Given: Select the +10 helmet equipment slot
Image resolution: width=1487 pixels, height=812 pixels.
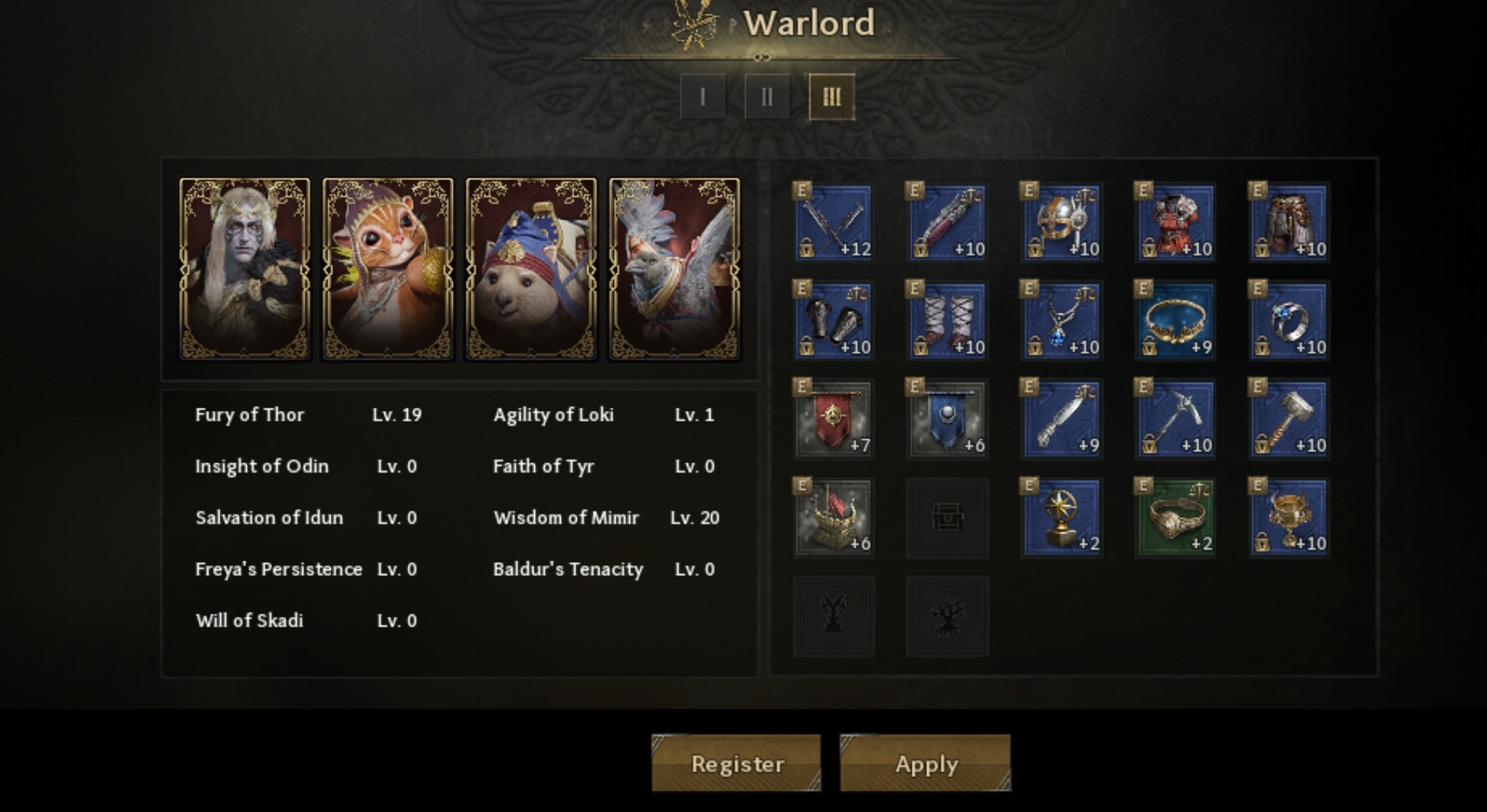Looking at the screenshot, I should 1061,223.
